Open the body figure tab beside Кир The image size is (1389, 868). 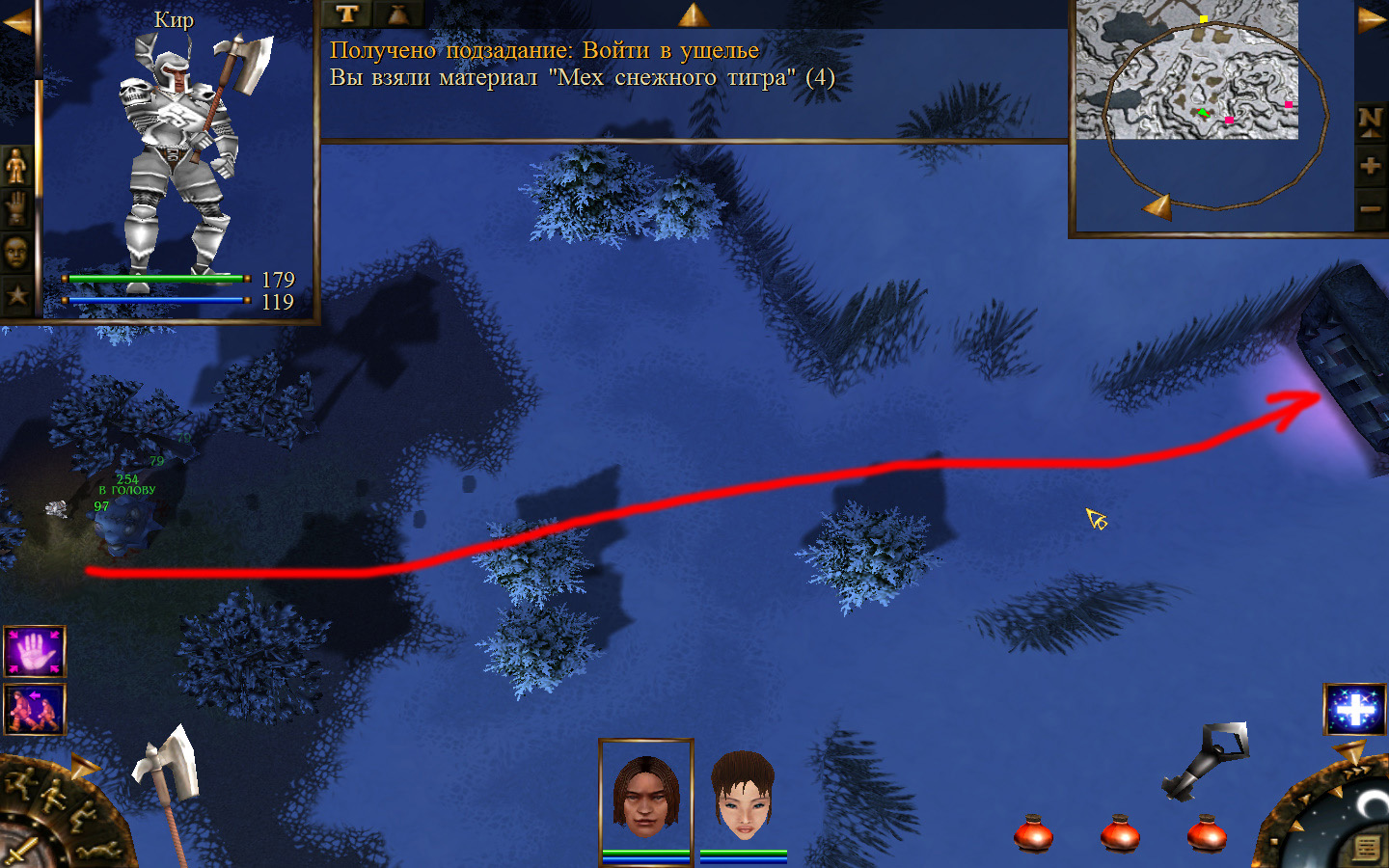click(x=16, y=167)
